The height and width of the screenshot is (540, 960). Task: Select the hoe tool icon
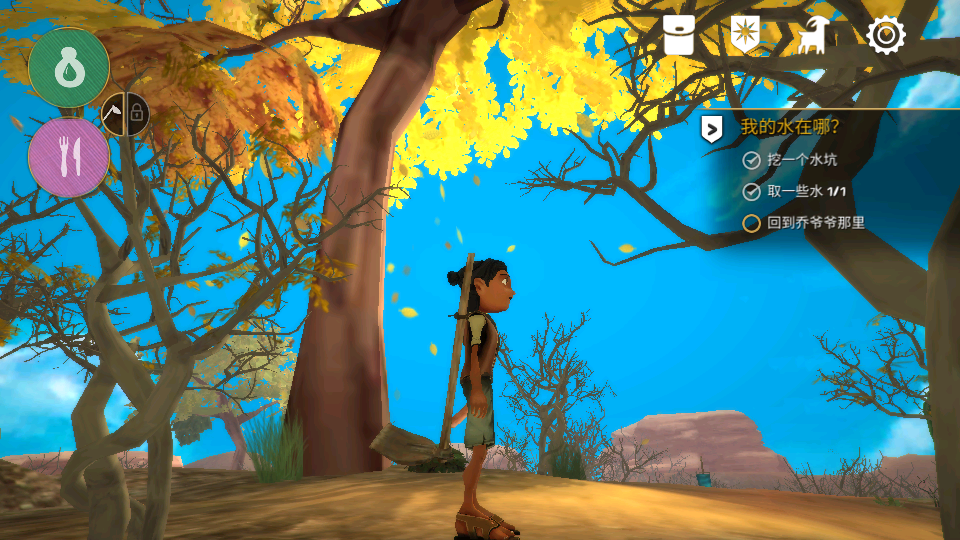click(115, 117)
